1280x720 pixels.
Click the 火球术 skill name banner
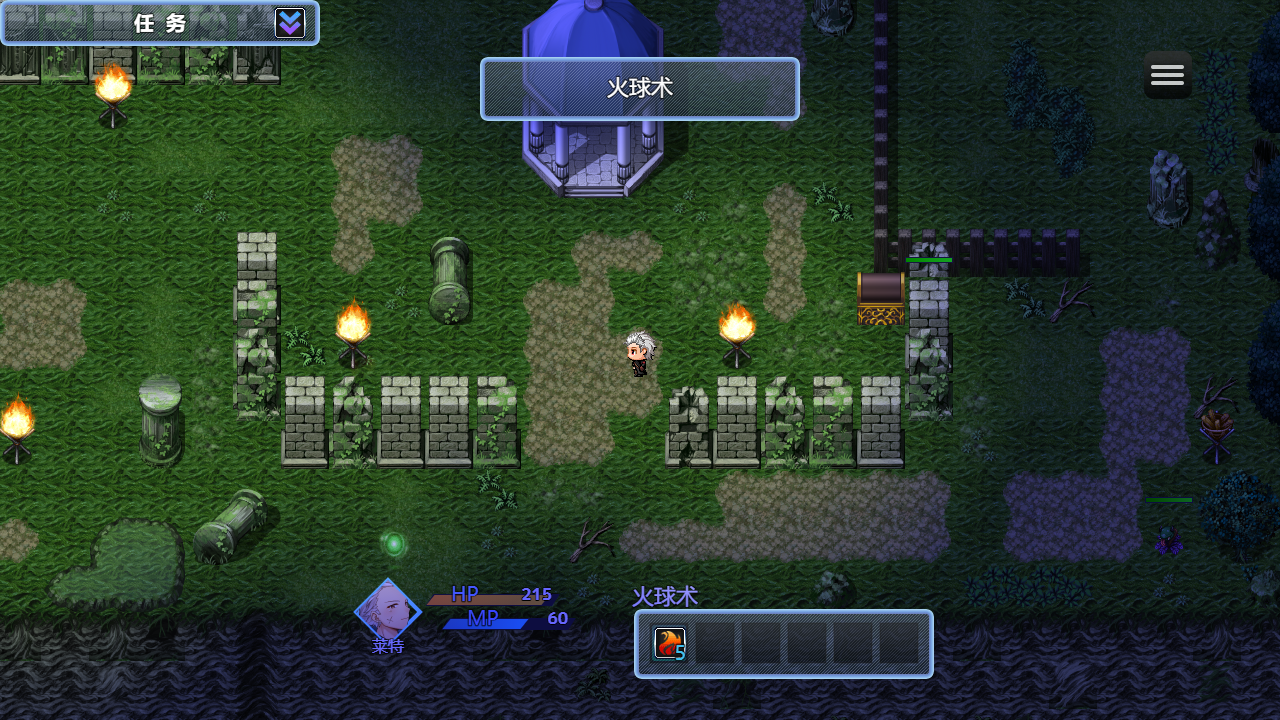[639, 89]
